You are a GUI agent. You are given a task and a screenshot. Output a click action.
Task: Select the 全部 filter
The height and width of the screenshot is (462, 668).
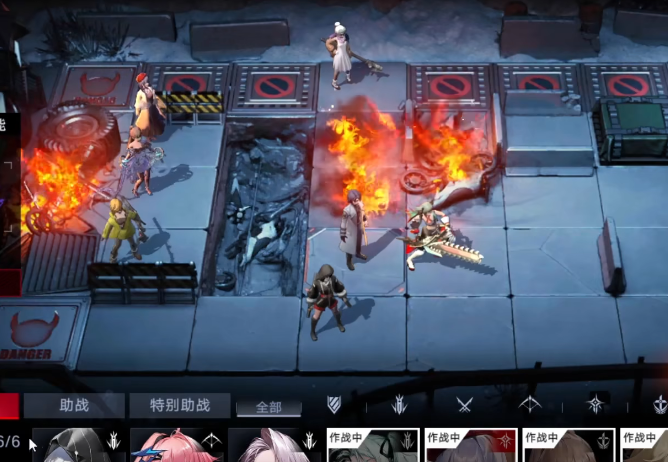tap(269, 407)
